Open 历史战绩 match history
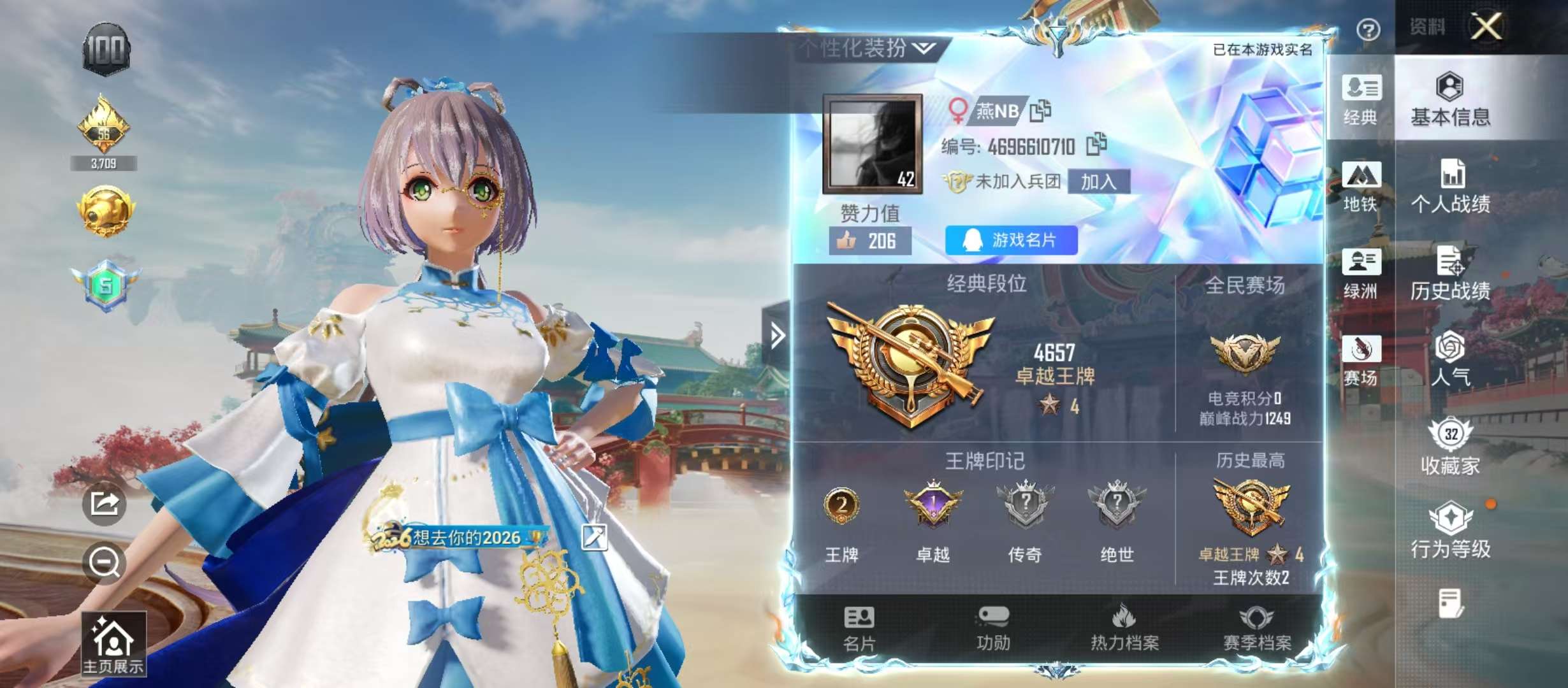The width and height of the screenshot is (1568, 688). tap(1450, 273)
